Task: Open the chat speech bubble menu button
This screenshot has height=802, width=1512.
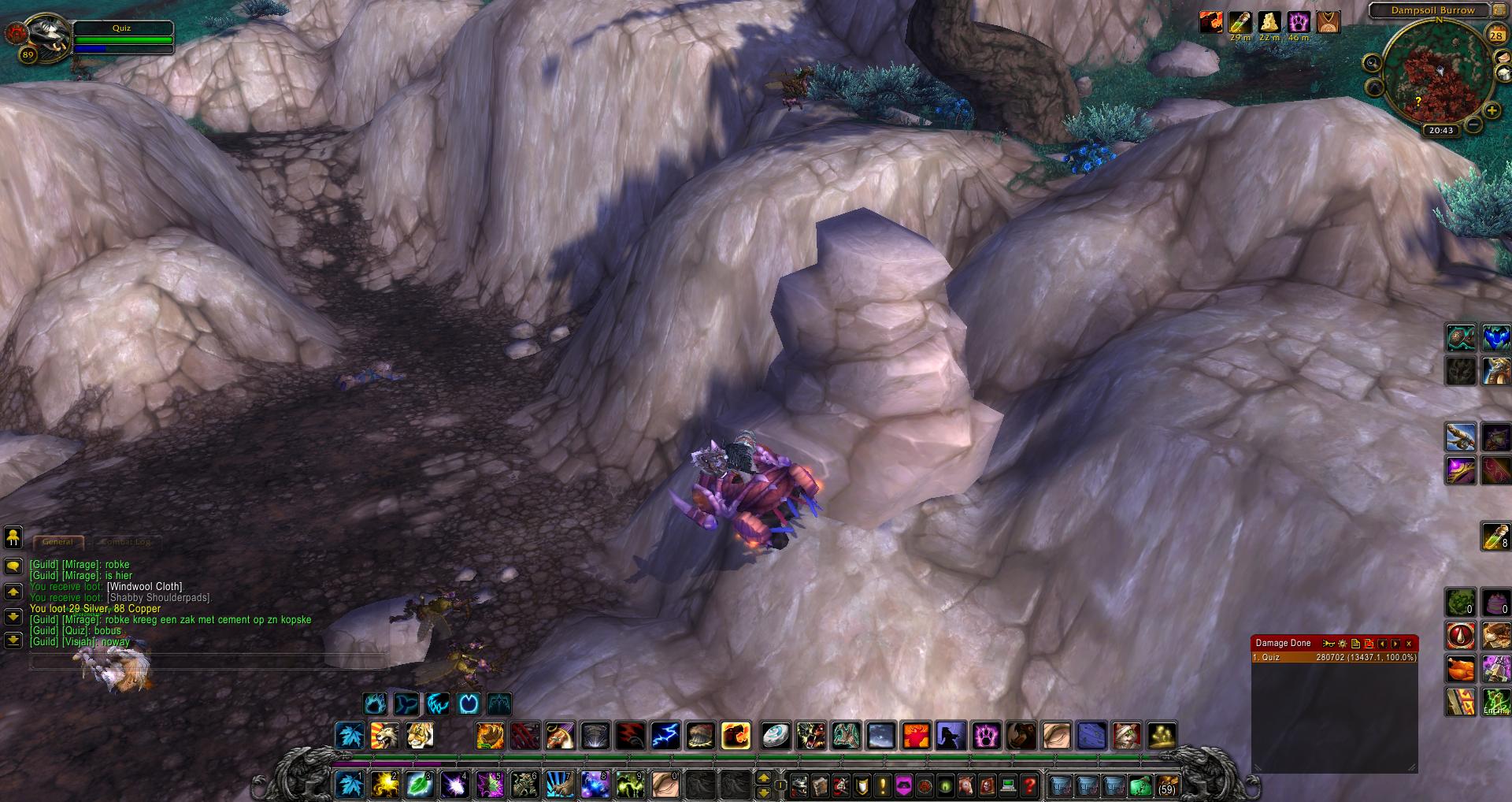Action: [13, 566]
